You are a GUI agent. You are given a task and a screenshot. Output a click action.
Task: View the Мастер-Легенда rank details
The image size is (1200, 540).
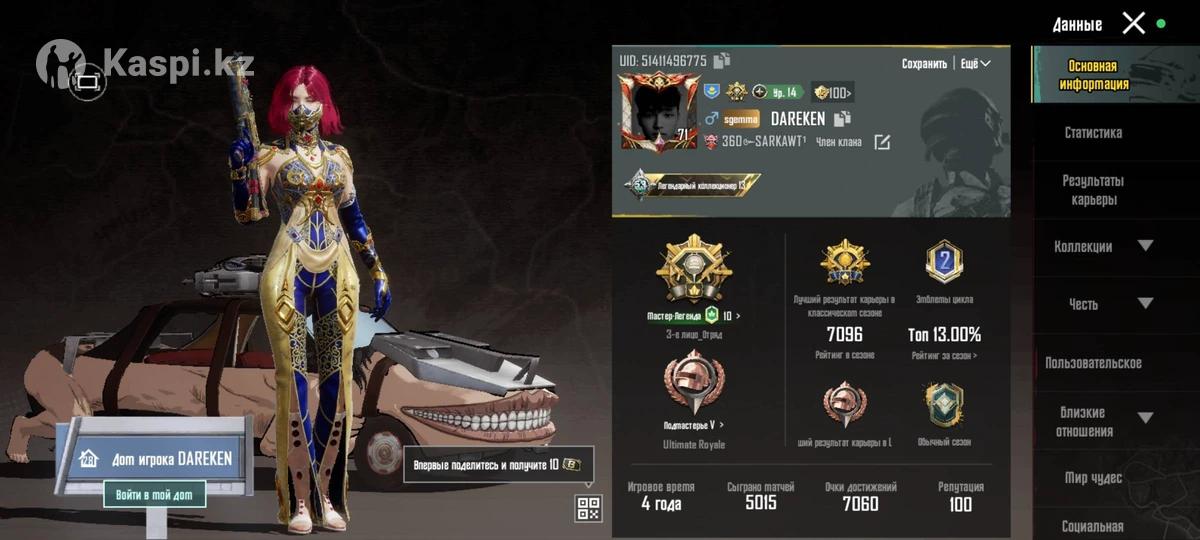point(694,316)
